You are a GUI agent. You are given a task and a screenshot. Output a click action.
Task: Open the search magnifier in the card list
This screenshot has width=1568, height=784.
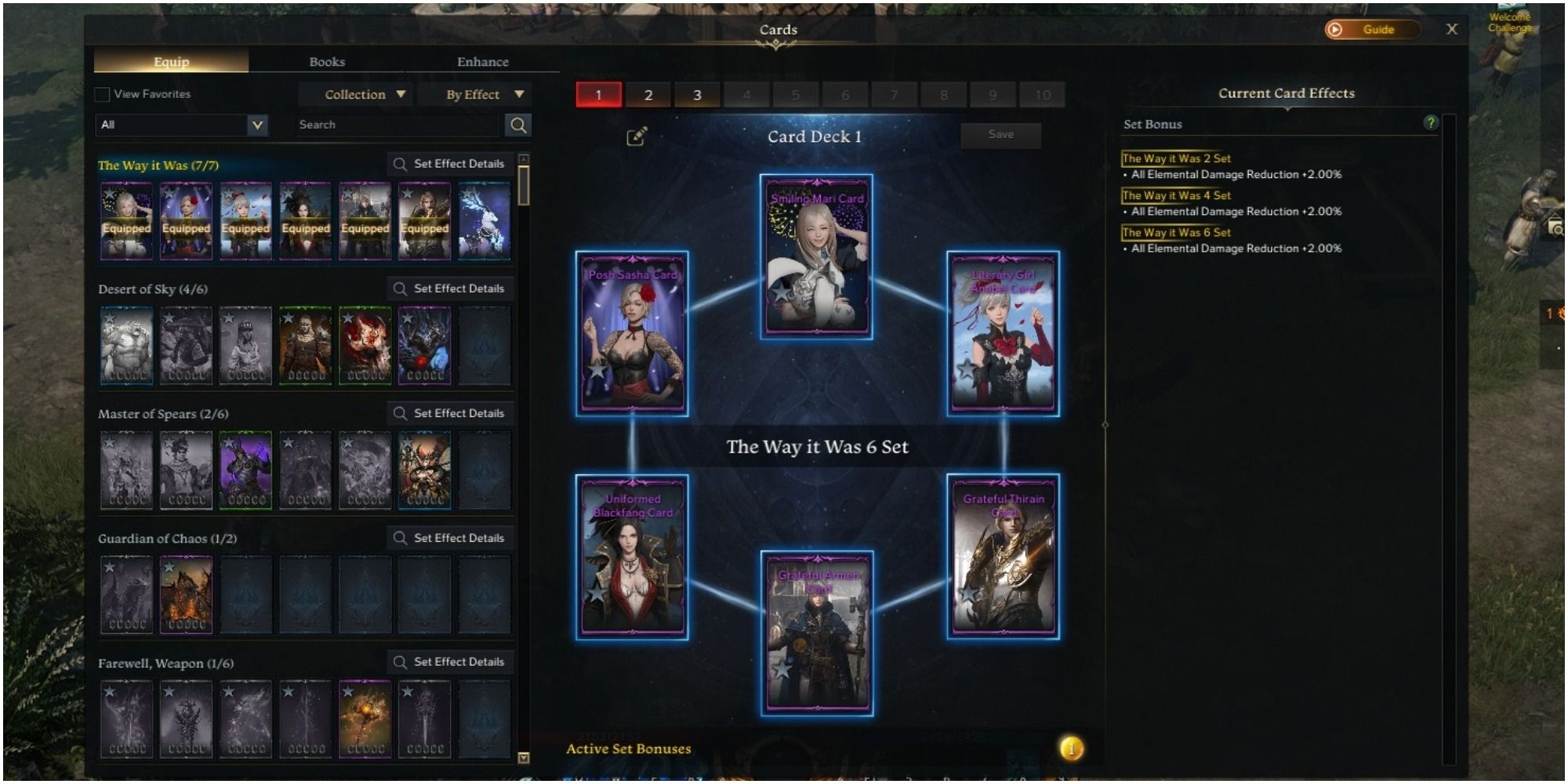click(518, 124)
